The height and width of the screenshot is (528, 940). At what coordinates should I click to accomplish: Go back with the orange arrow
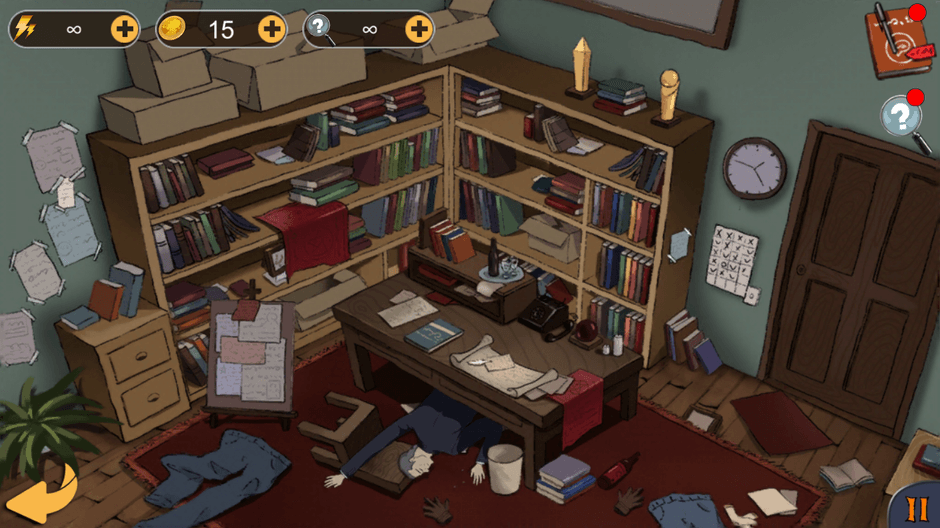[x=40, y=493]
